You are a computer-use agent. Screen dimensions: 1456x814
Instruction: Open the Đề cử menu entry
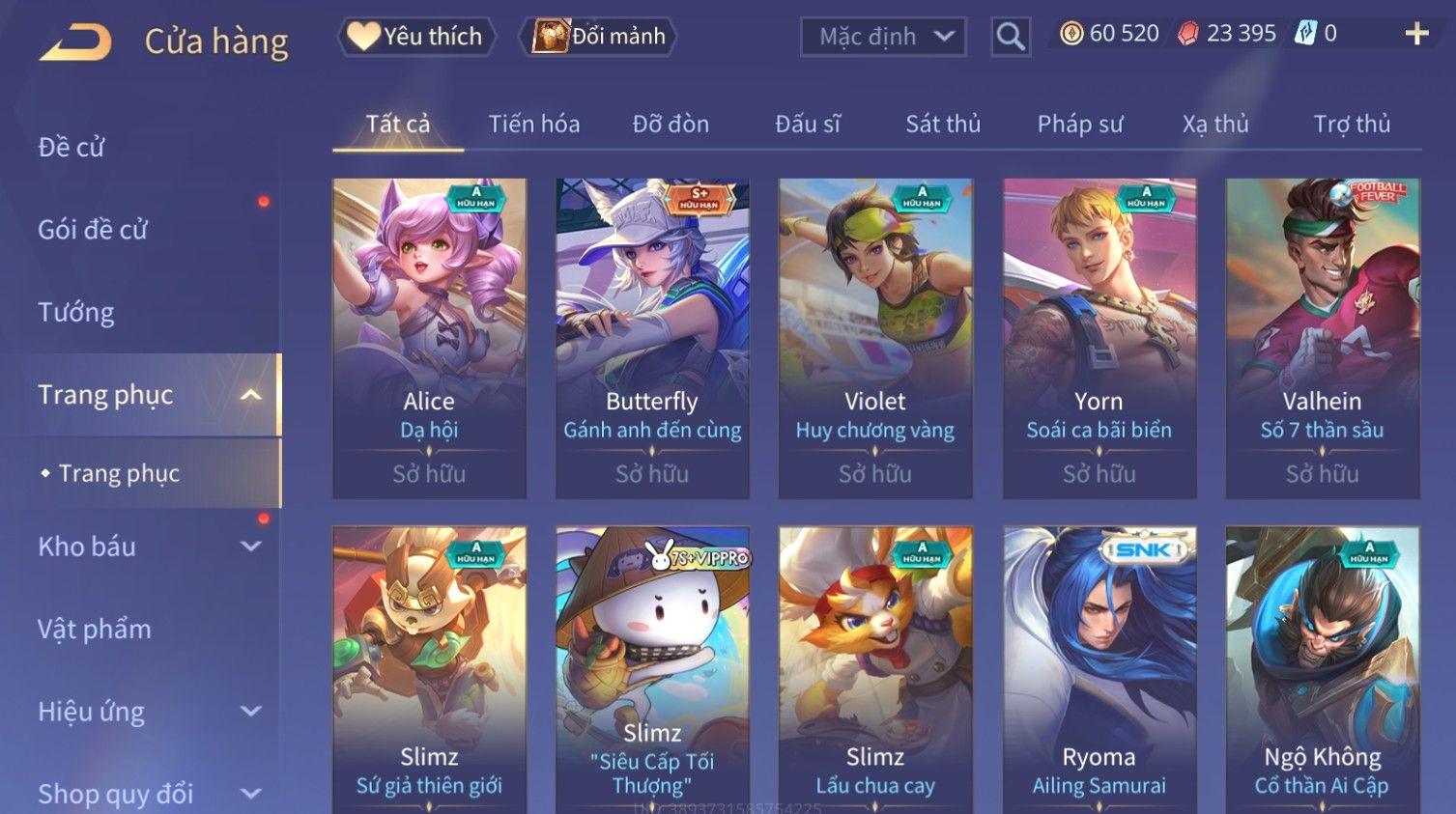click(x=71, y=147)
